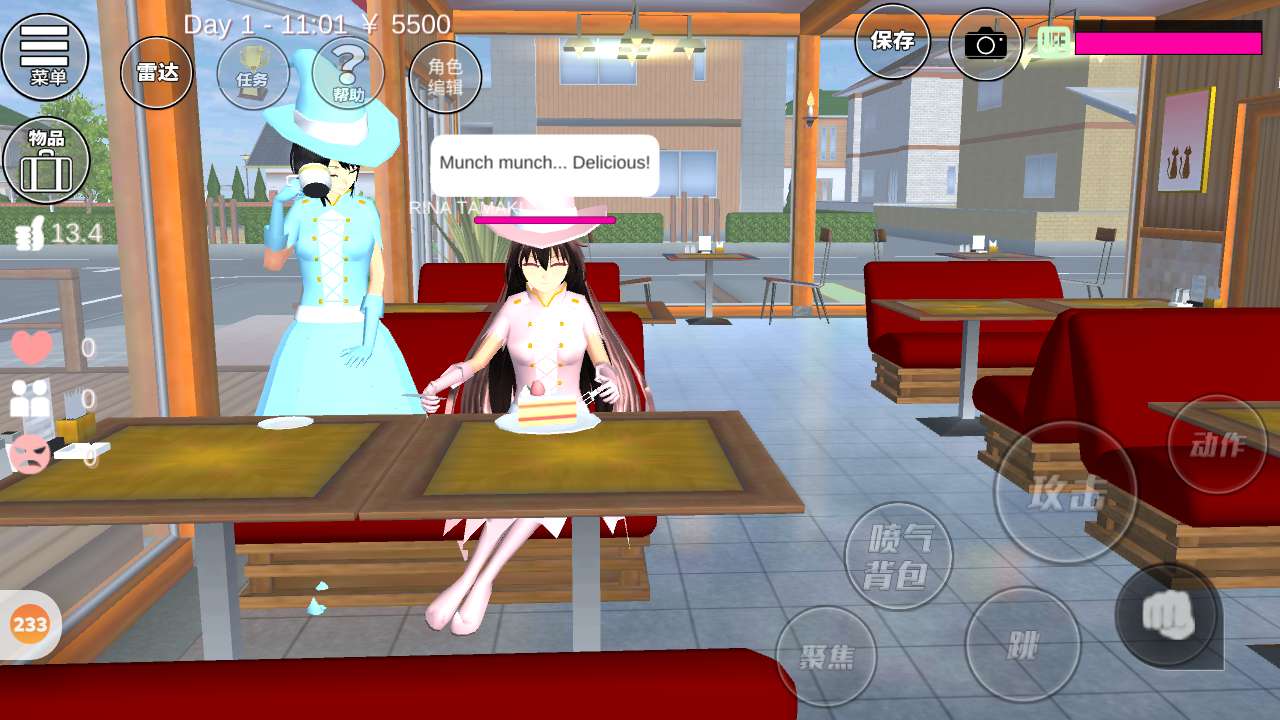The image size is (1280, 720).
Task: Activate the 雷达 radar button
Action: 156,72
